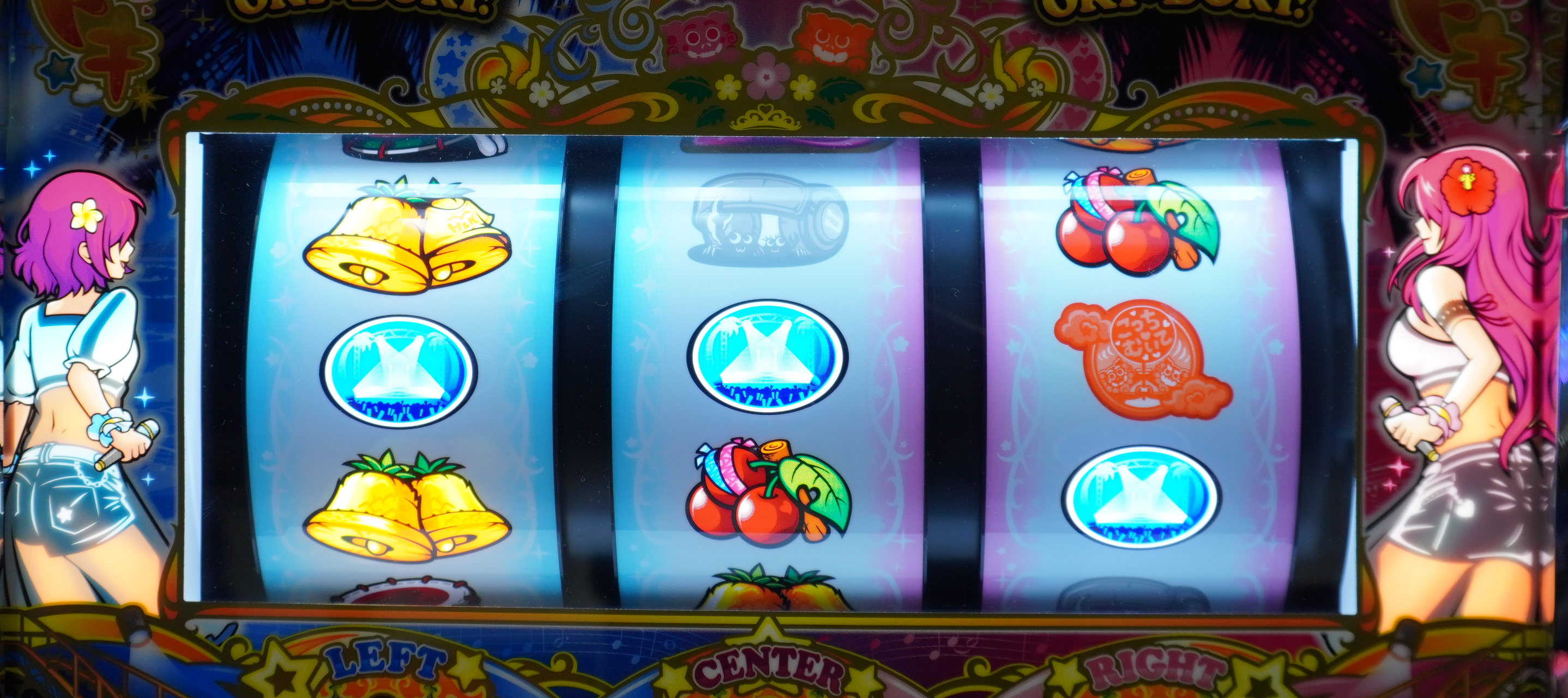Image resolution: width=1568 pixels, height=698 pixels.
Task: Hit the CENTER reel stop button
Action: point(769,673)
